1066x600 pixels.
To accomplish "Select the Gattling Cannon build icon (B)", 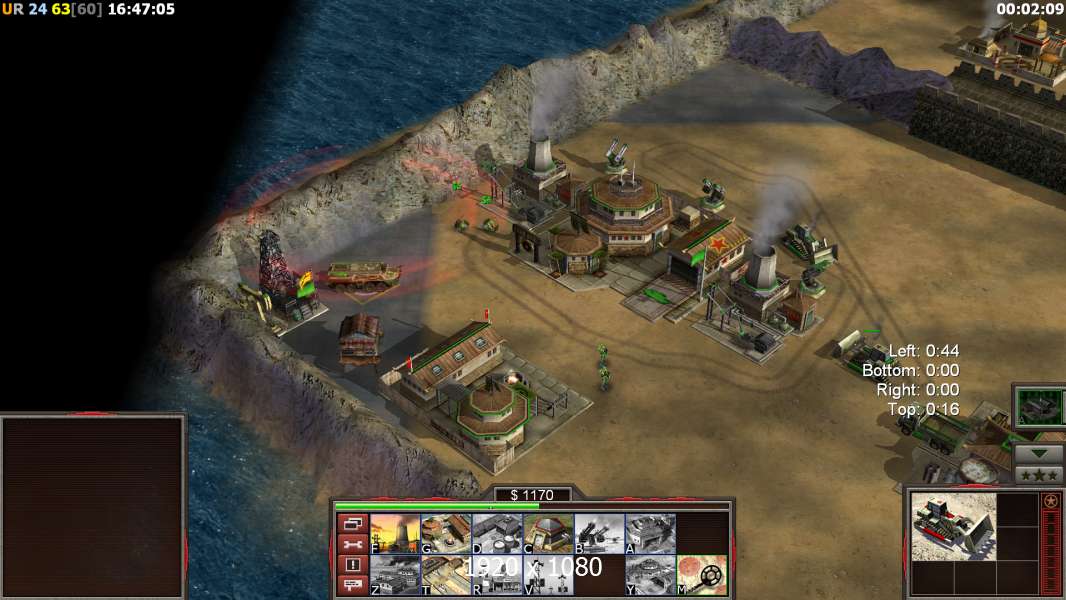I will pos(599,534).
